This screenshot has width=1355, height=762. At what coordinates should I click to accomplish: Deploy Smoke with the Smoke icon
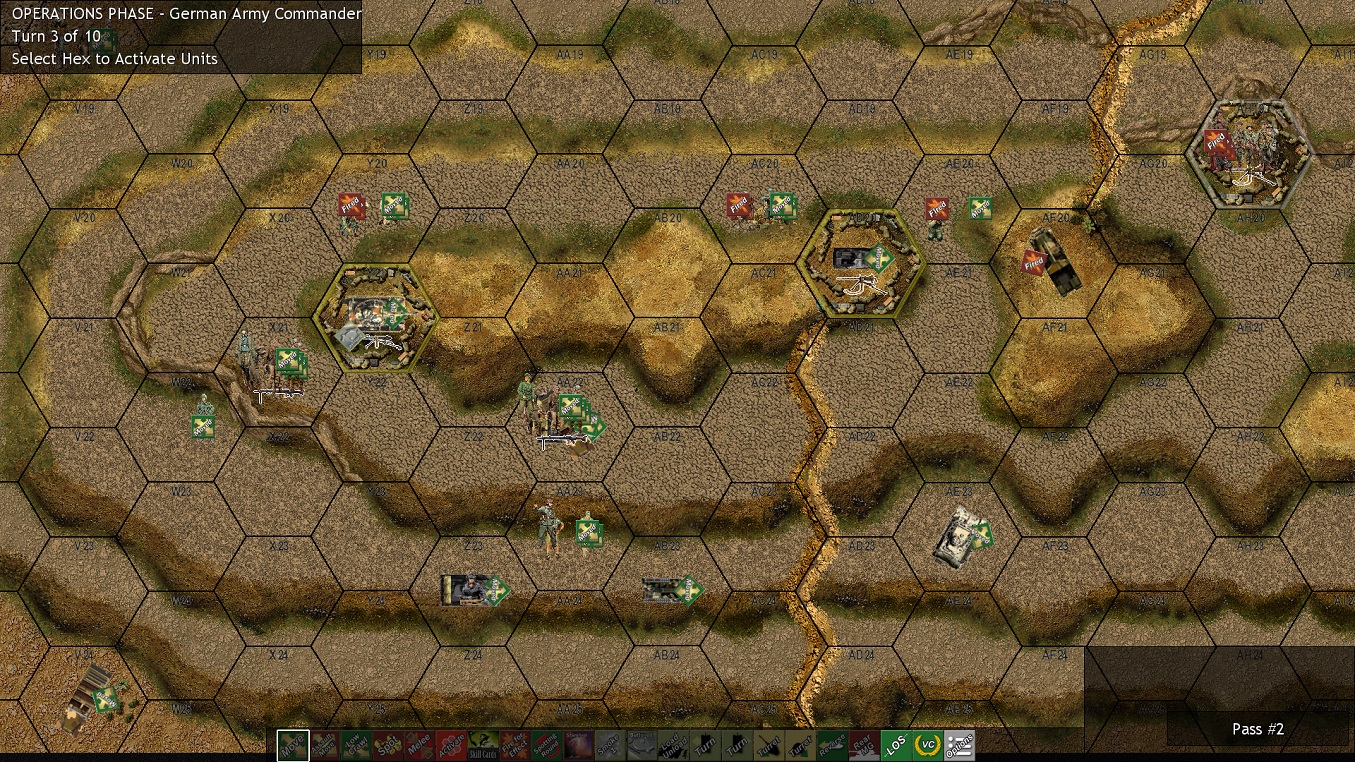612,745
